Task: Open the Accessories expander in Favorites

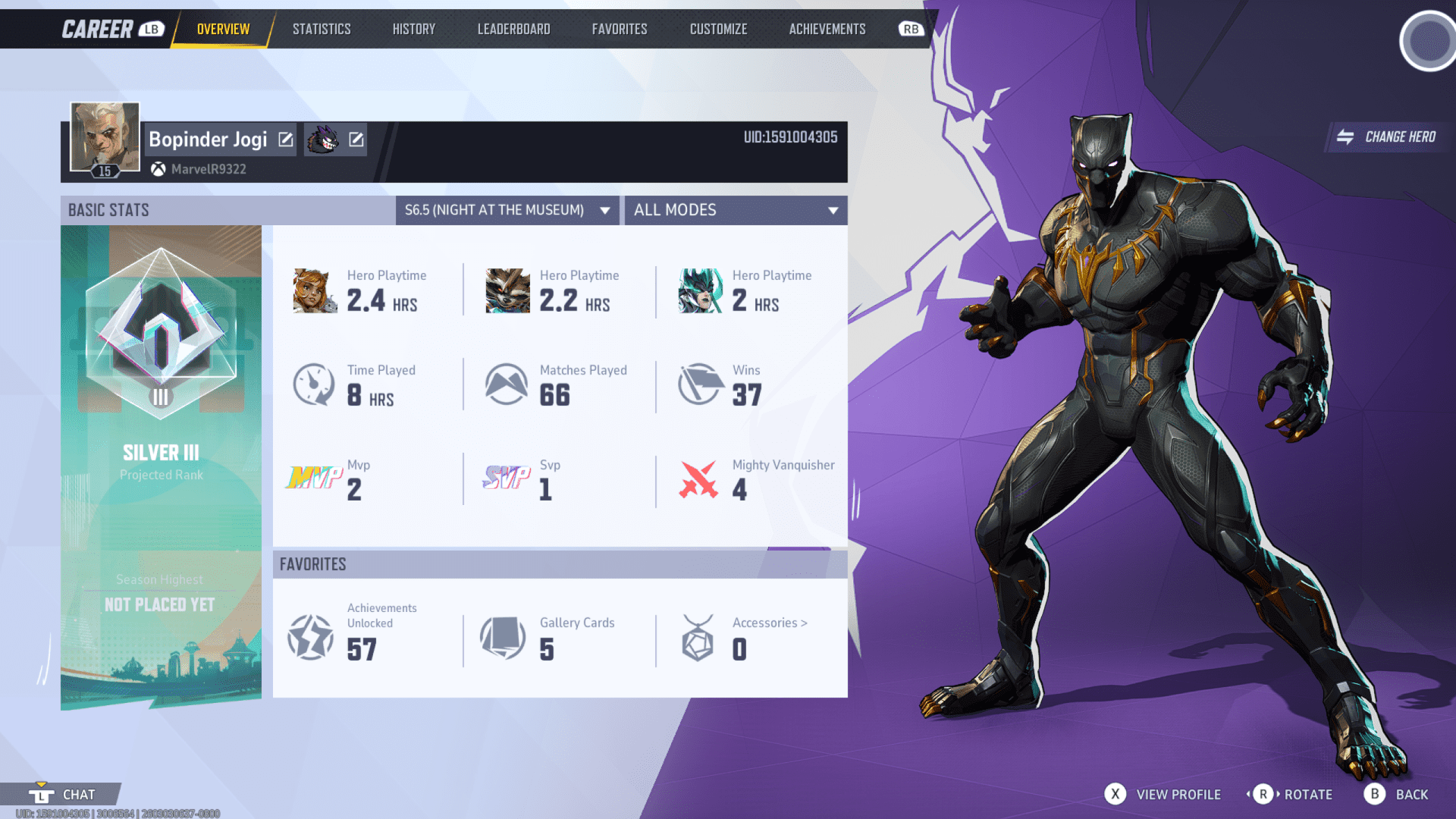Action: tap(769, 623)
